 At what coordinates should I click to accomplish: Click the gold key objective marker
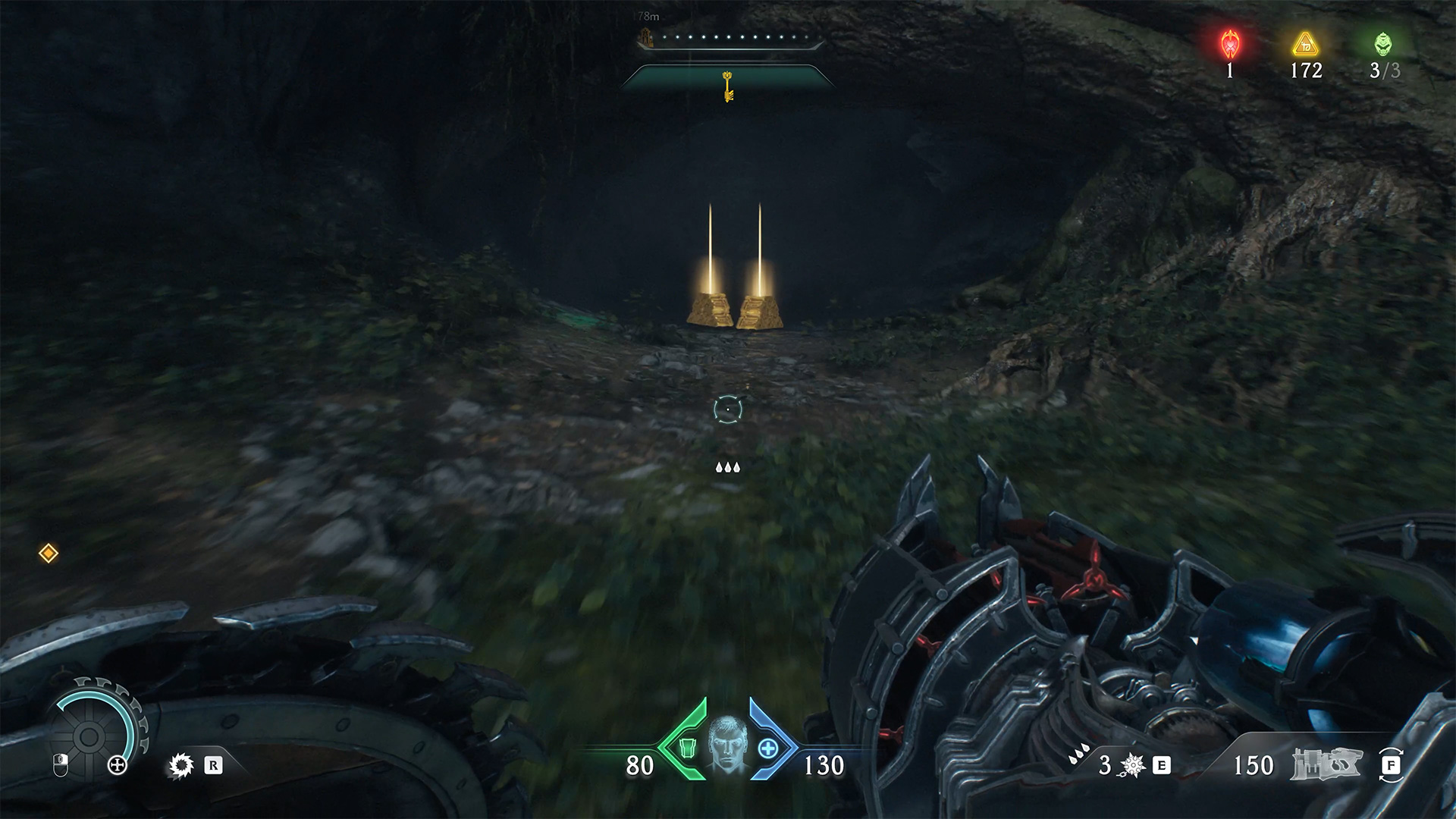[x=728, y=86]
